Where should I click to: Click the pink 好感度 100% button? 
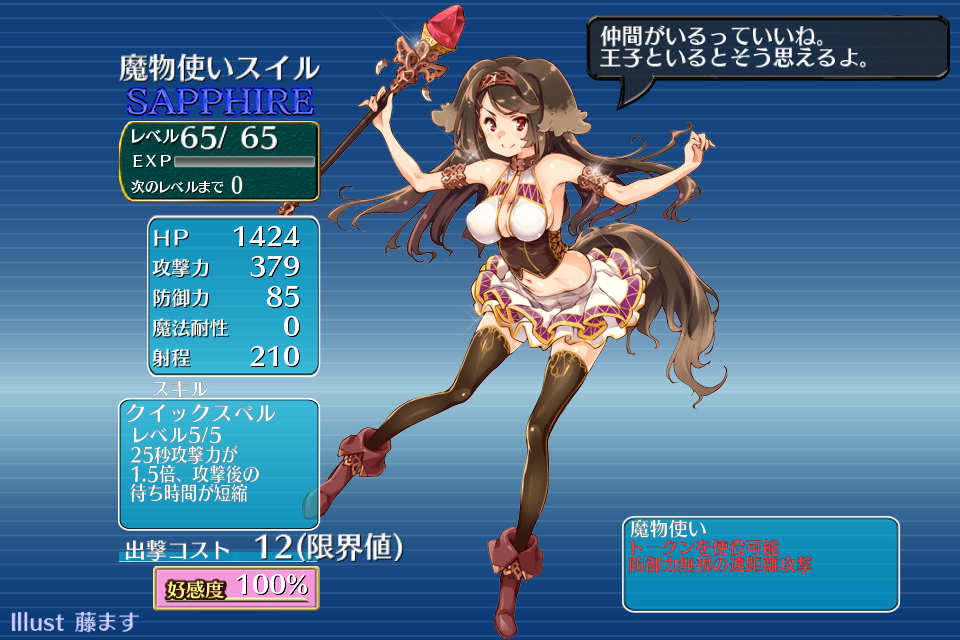coord(236,587)
